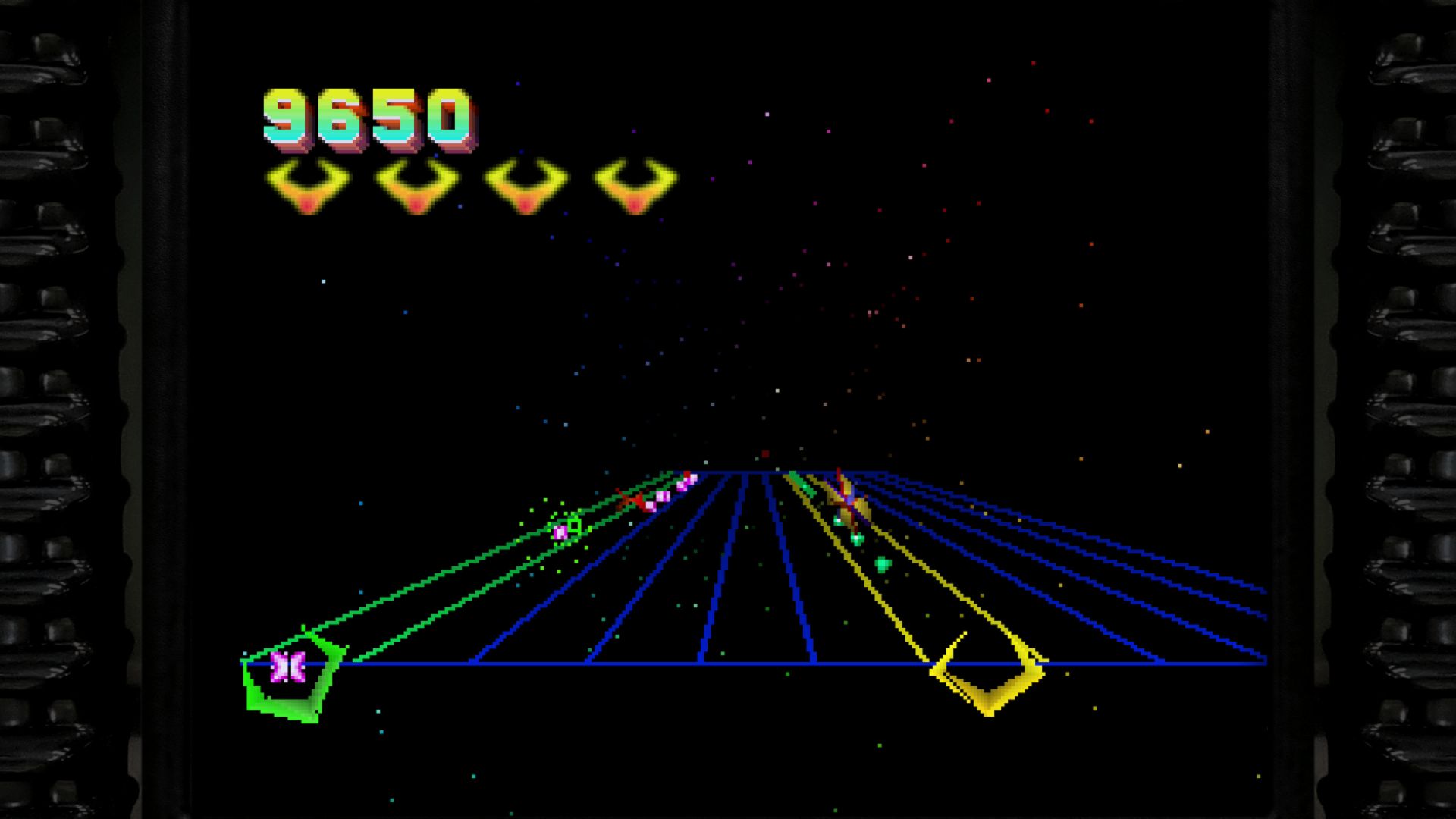Click the small pink enemy beside the green ring
The image size is (1456, 819).
point(561,531)
